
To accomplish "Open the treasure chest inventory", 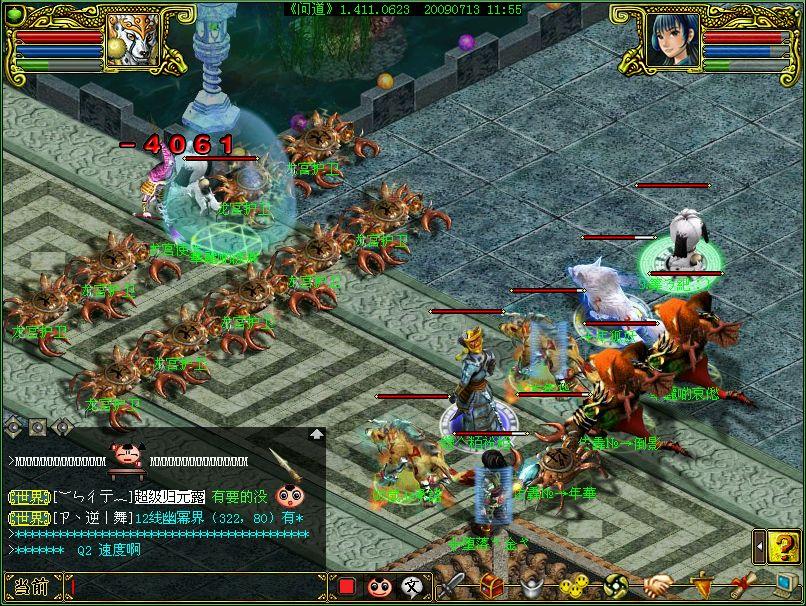I will [x=492, y=586].
